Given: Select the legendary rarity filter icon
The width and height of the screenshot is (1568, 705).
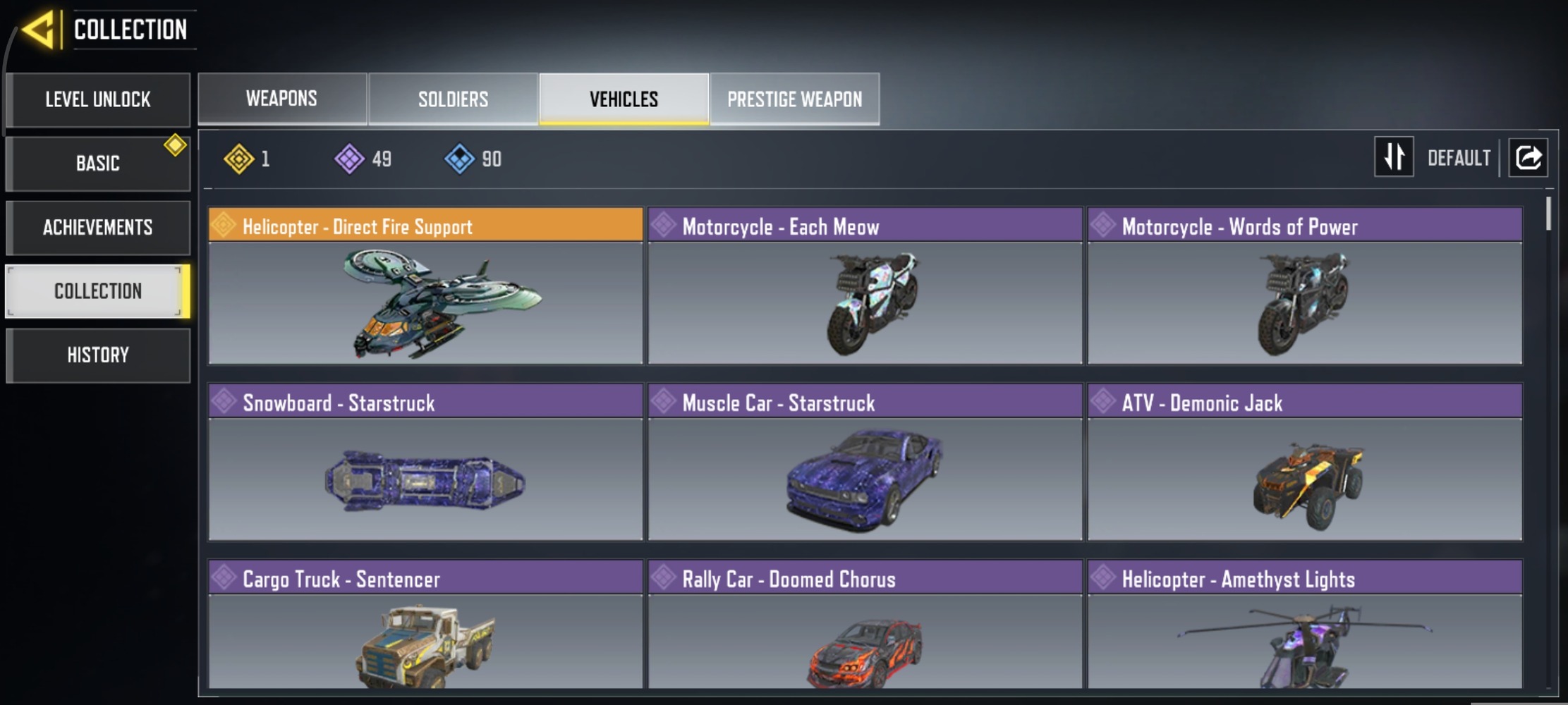Looking at the screenshot, I should (240, 159).
